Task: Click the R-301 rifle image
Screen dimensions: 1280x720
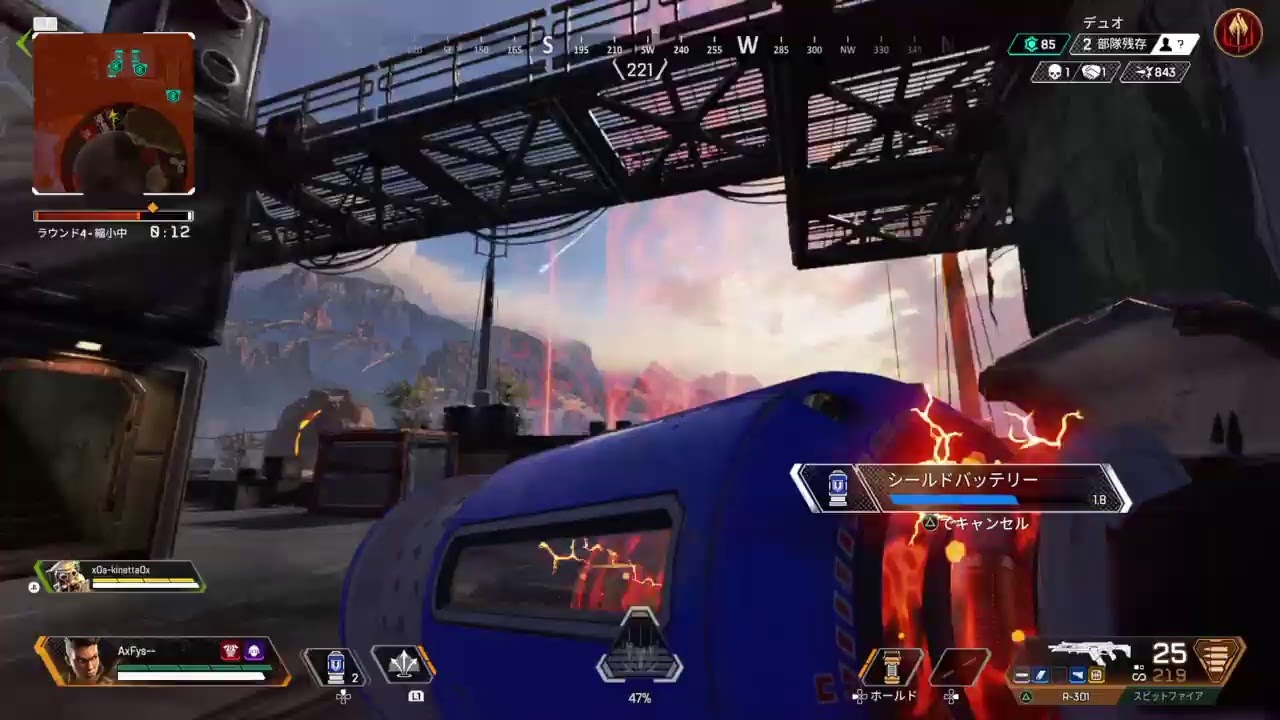Action: [1090, 652]
